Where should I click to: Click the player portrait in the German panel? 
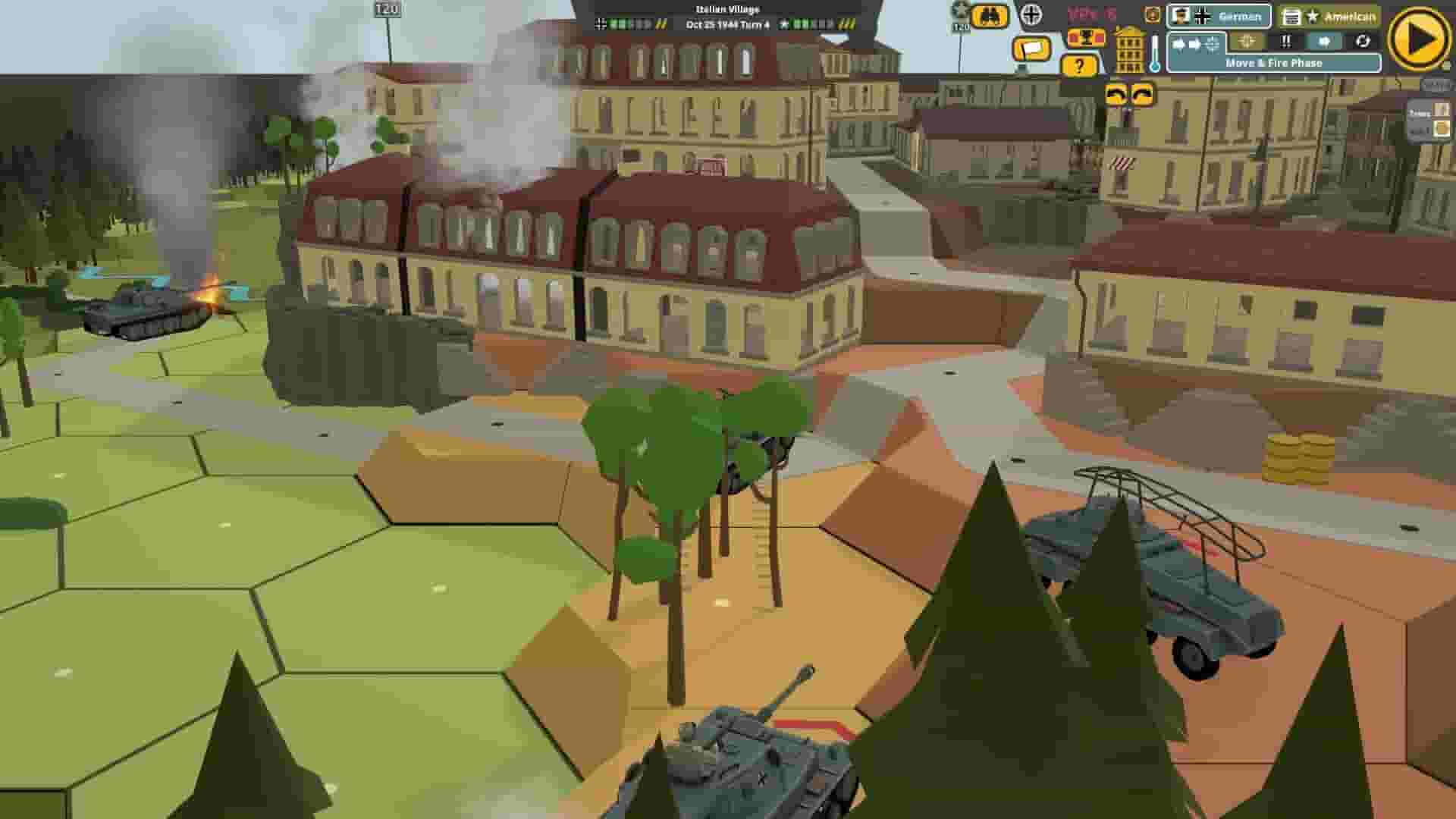(x=1179, y=16)
